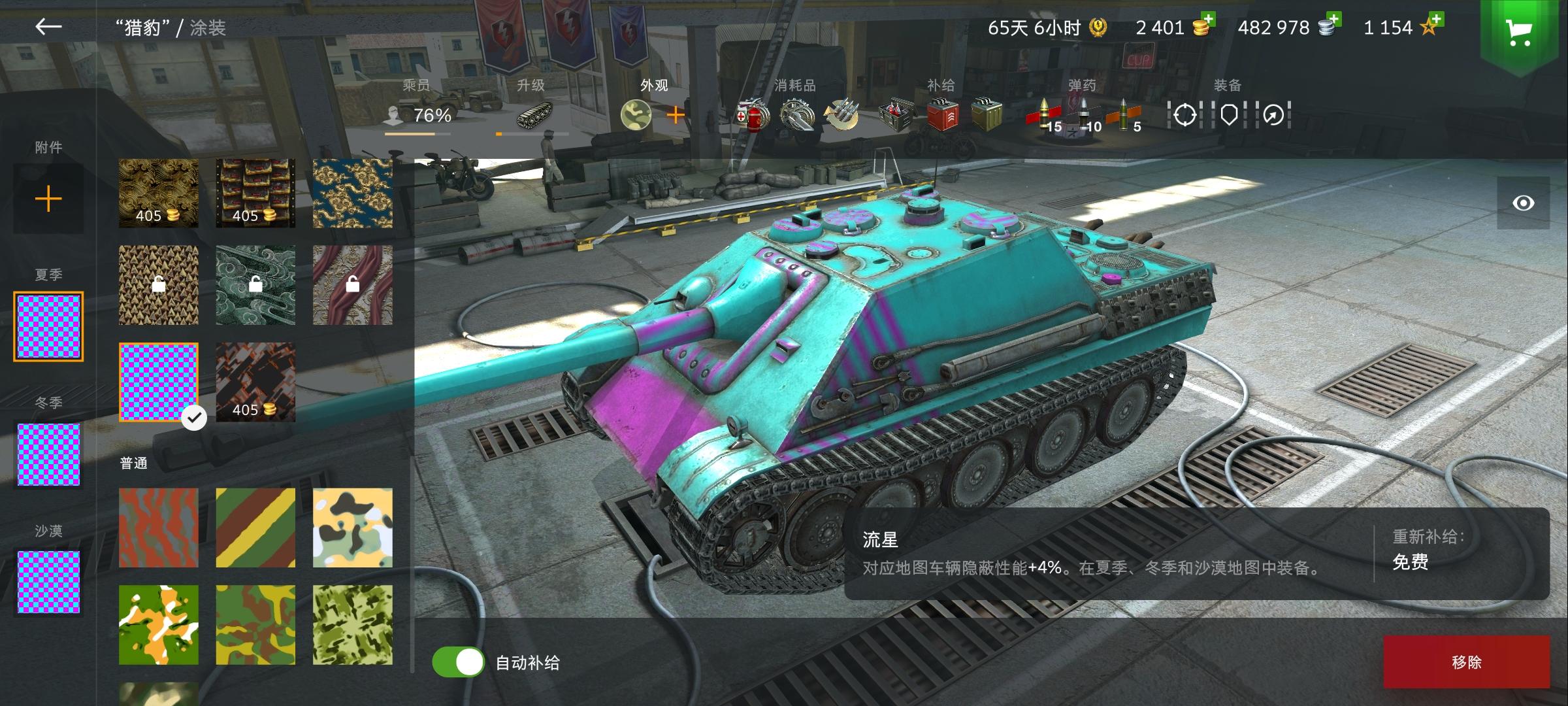Select the locked golden spikes camouflage thumbnail

158,285
